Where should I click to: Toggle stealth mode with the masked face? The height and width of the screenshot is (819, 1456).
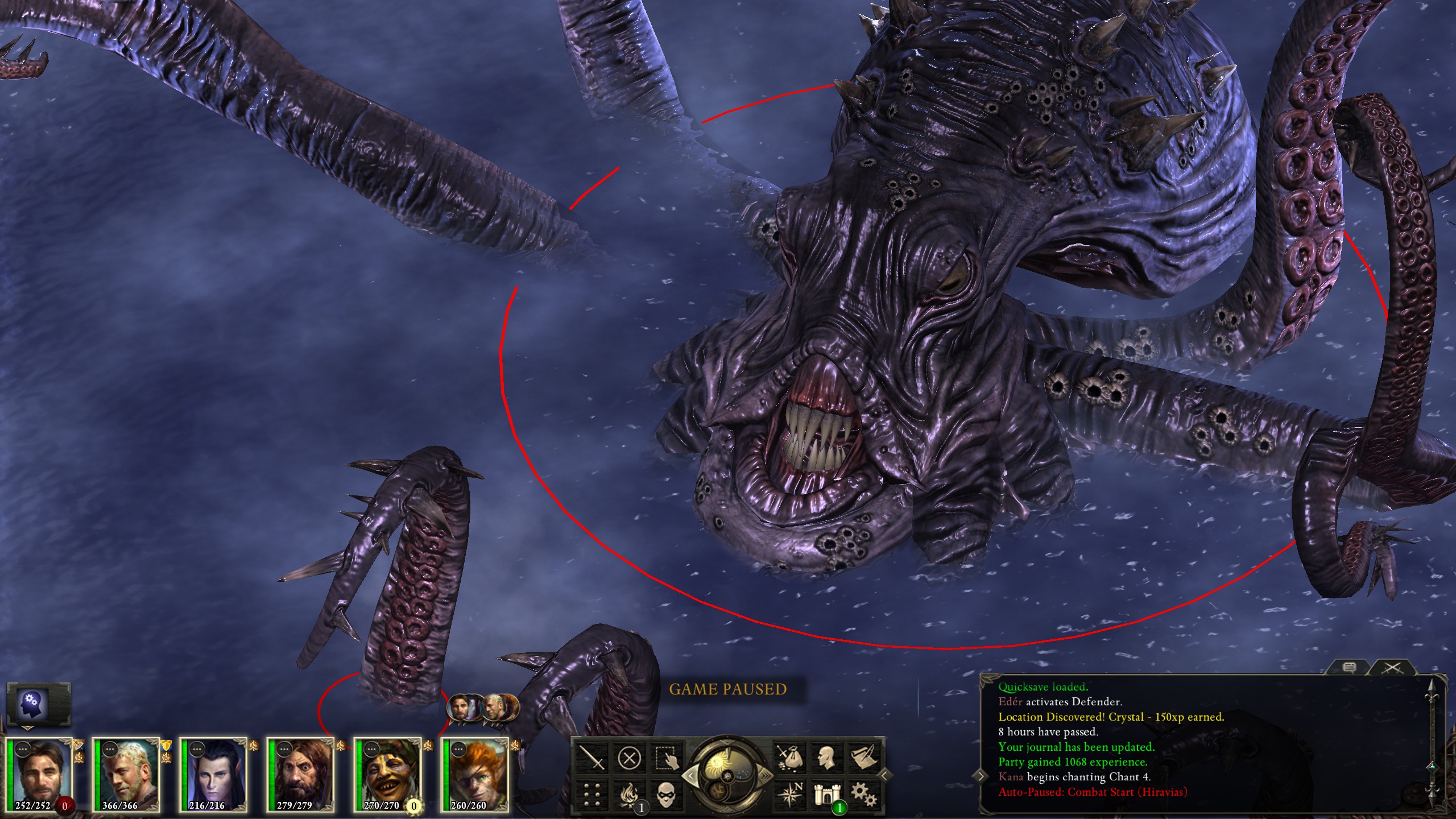(x=666, y=795)
